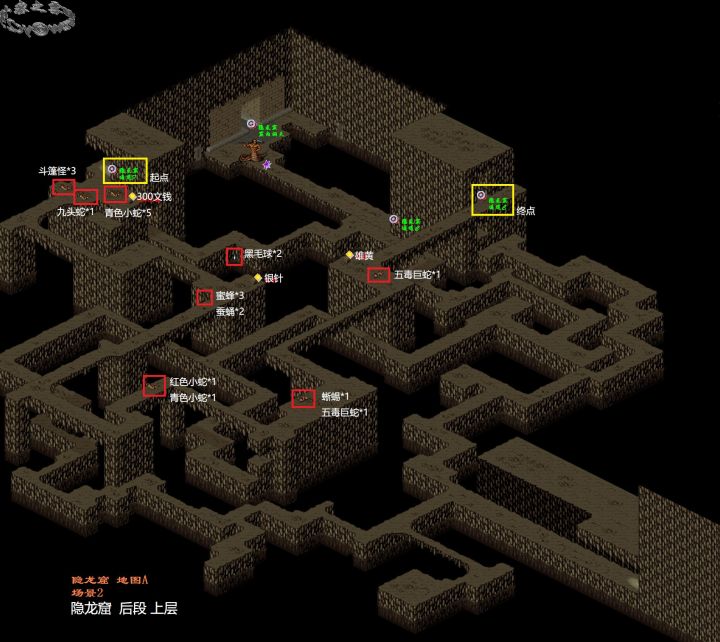Select the yellow 终点 end-point marker
720x642 pixels.
[x=493, y=199]
